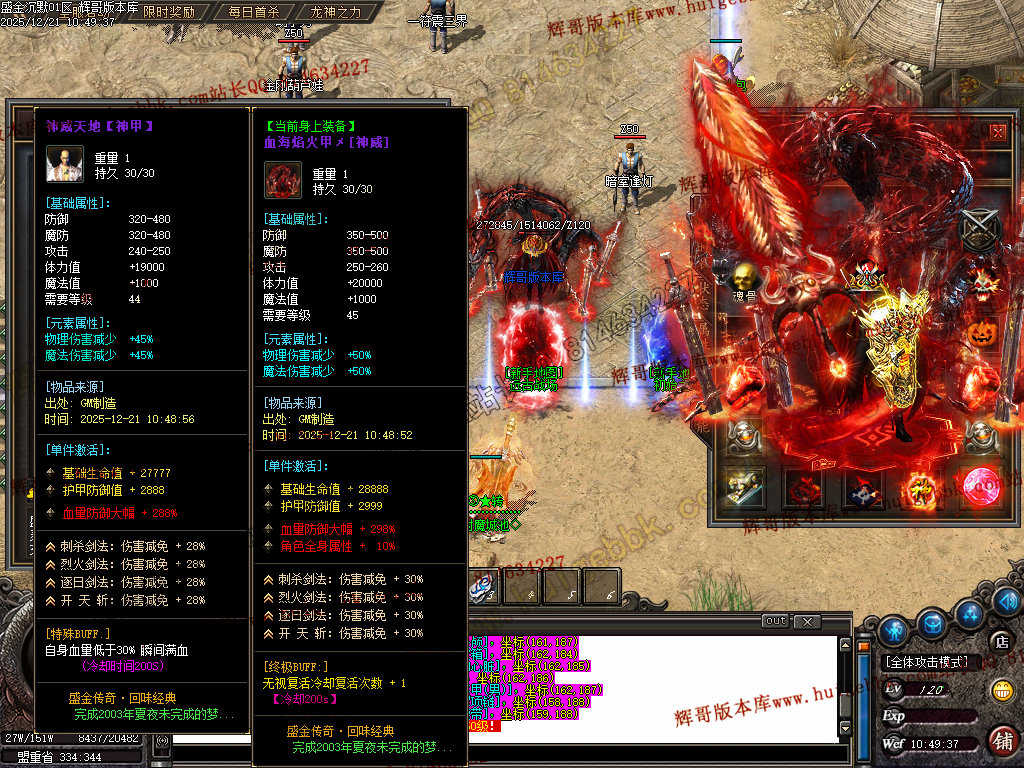Select the pink orb equipment slot

click(981, 487)
